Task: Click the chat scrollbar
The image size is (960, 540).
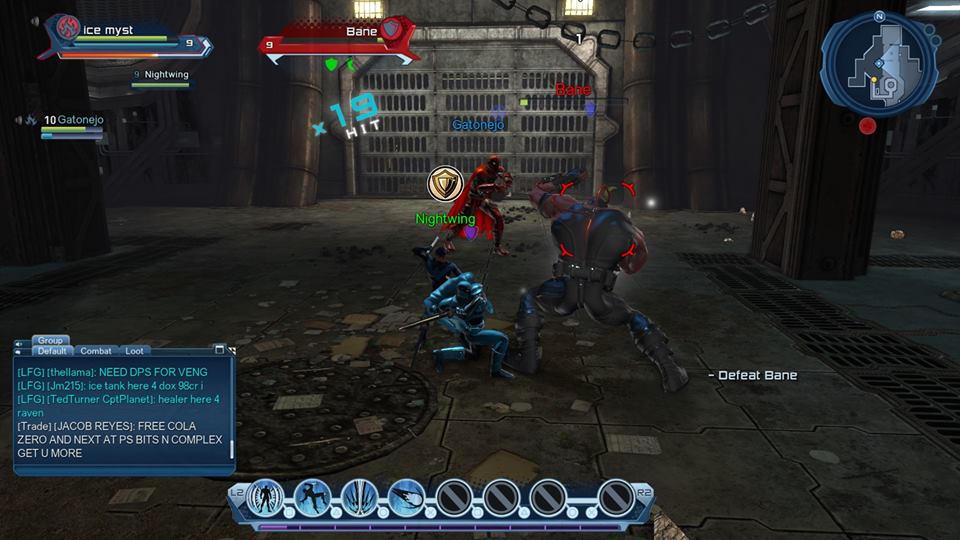Action: [233, 445]
